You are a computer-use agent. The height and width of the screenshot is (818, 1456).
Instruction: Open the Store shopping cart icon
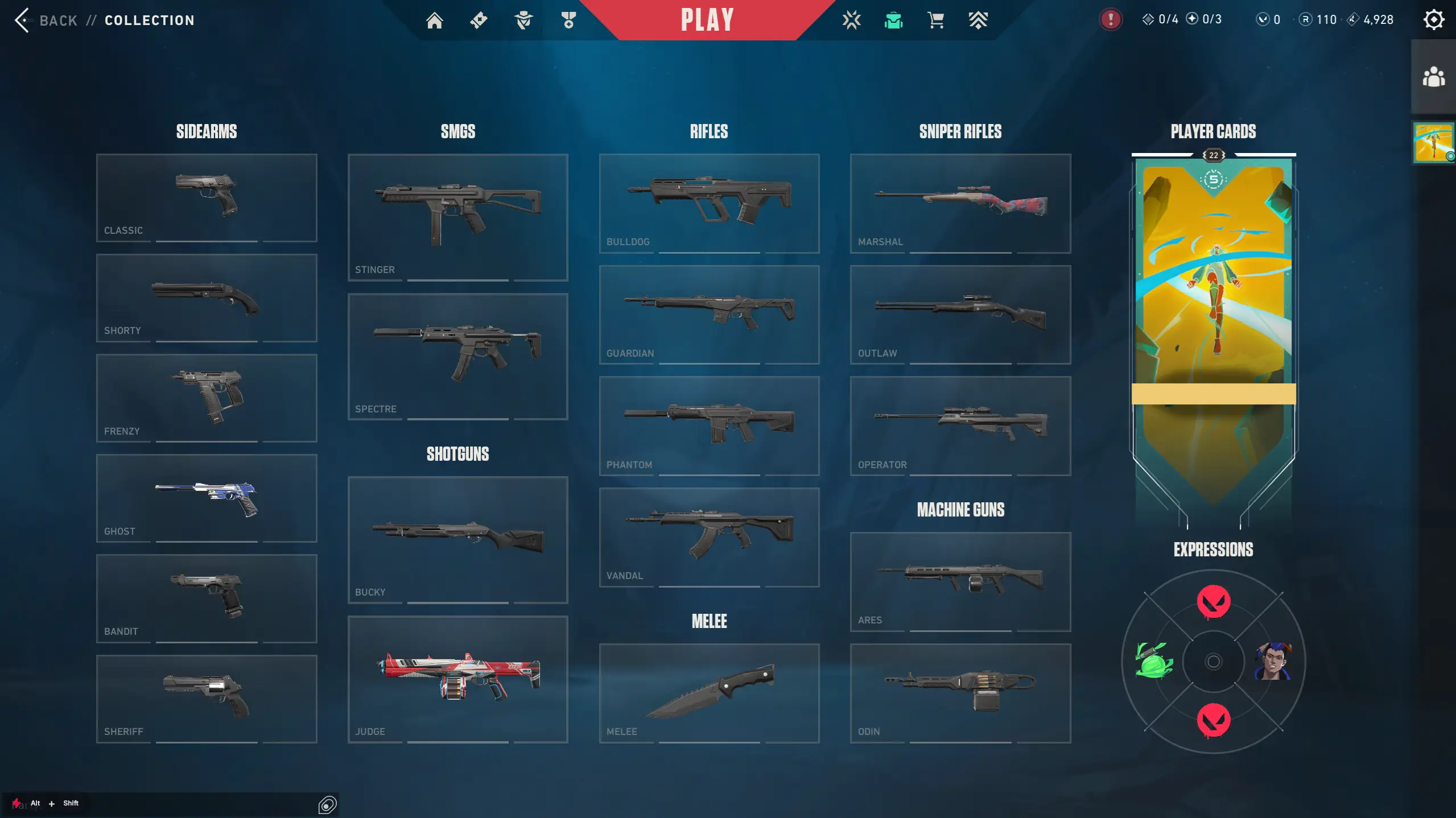pos(935,20)
